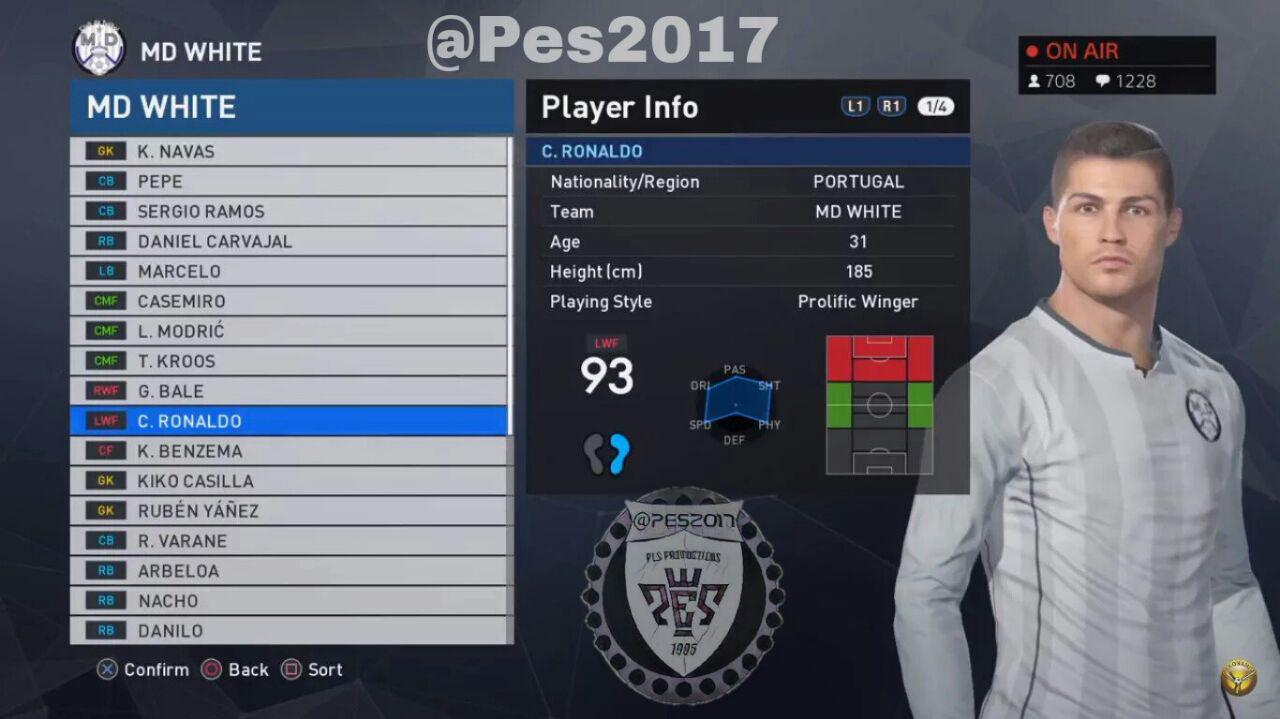The image size is (1280, 719).
Task: Select the Rubén Yáñez row
Action: point(288,511)
